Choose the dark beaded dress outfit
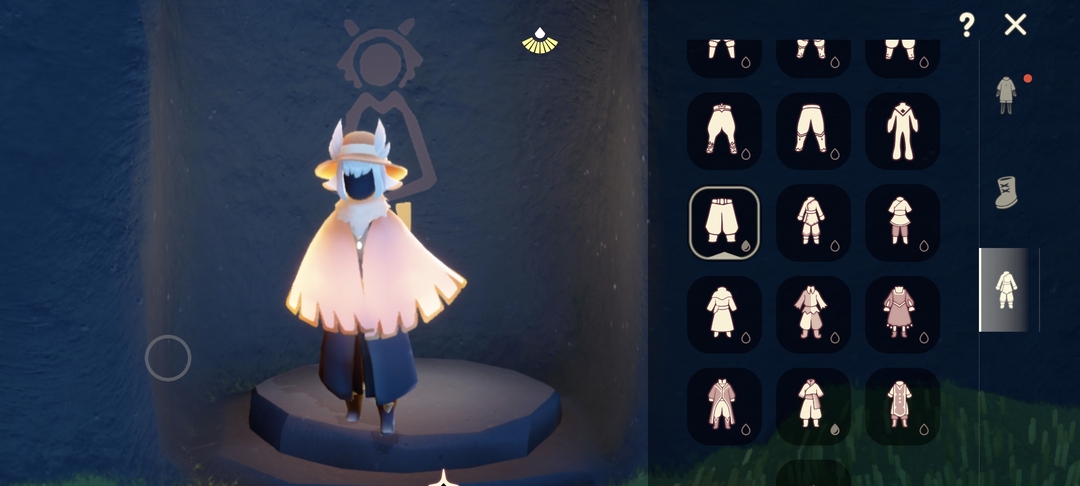This screenshot has height=486, width=1080. [902, 314]
